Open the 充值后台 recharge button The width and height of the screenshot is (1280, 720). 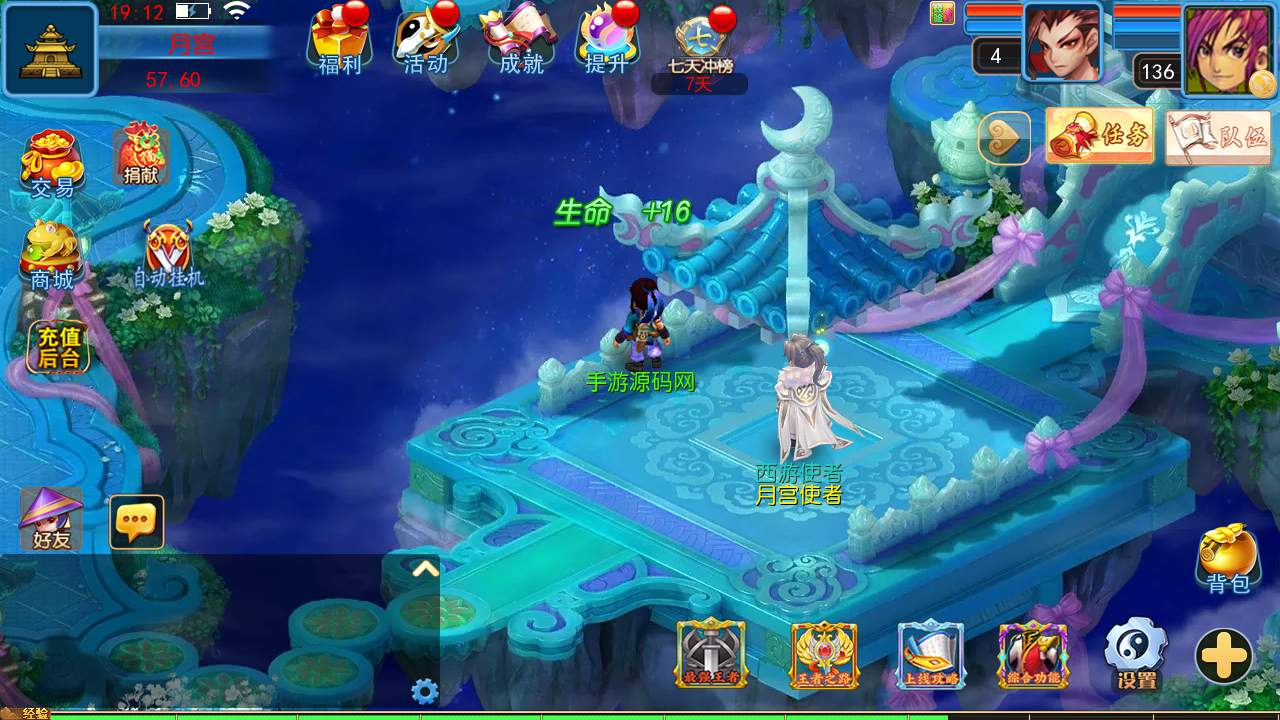point(59,348)
